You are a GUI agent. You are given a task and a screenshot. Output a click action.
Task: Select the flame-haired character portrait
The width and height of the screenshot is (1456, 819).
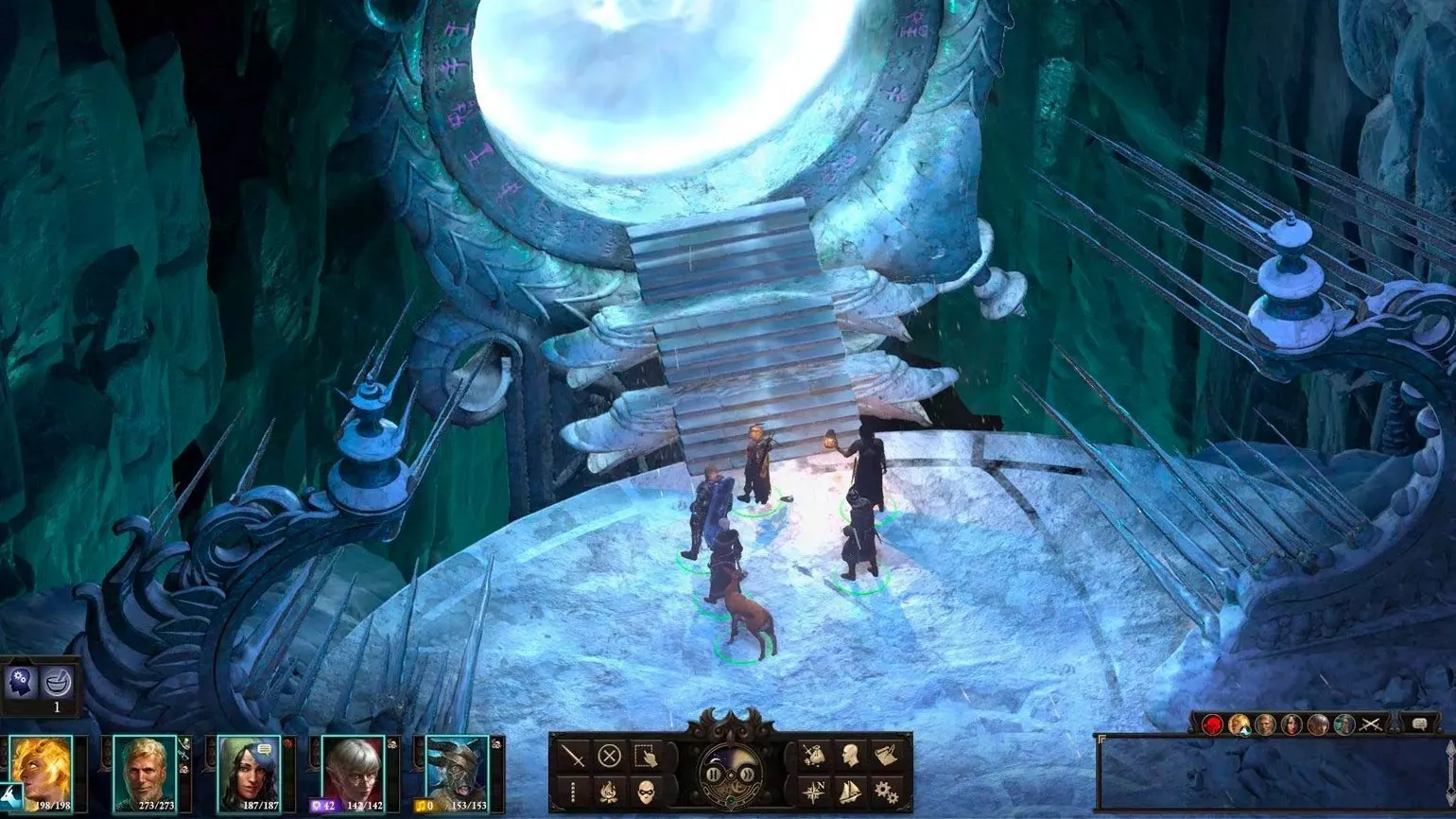click(40, 767)
